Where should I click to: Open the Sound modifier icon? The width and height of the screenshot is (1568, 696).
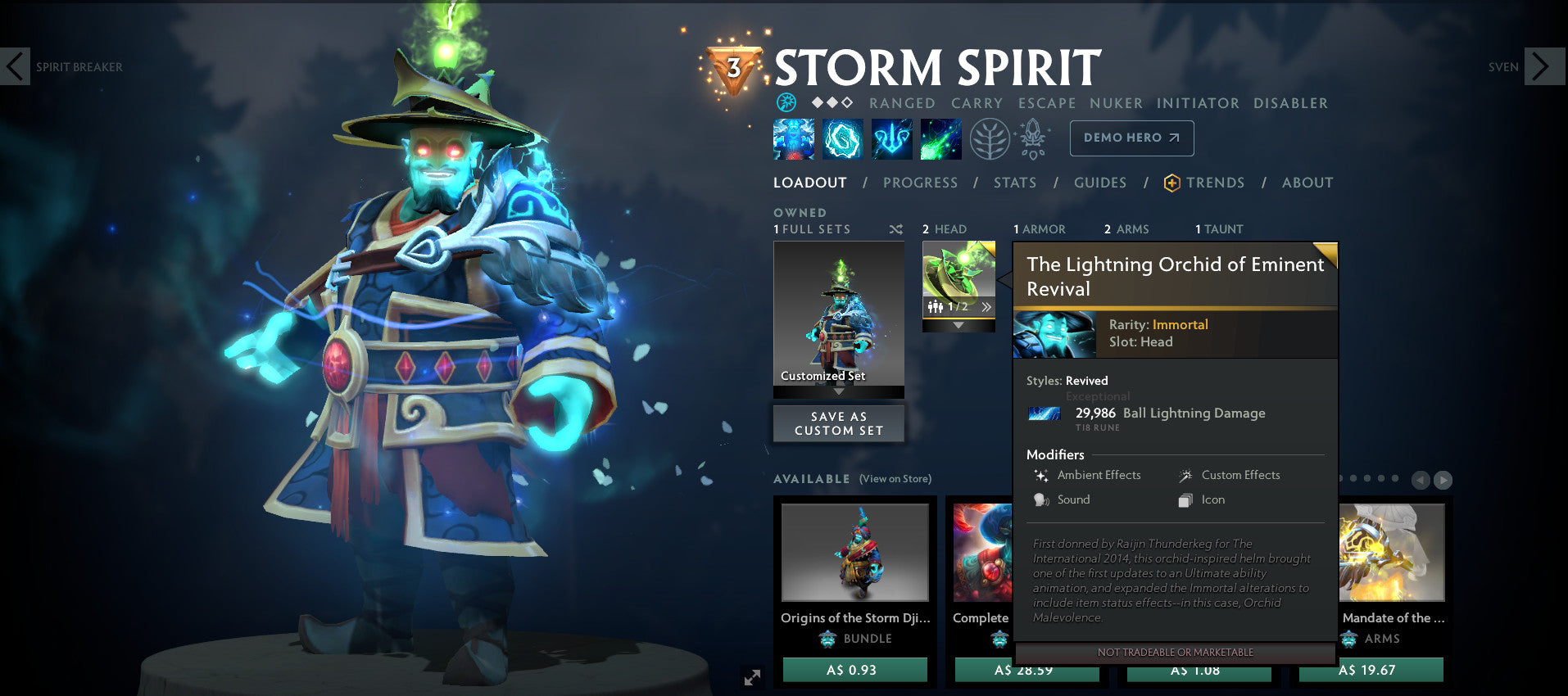click(1041, 499)
